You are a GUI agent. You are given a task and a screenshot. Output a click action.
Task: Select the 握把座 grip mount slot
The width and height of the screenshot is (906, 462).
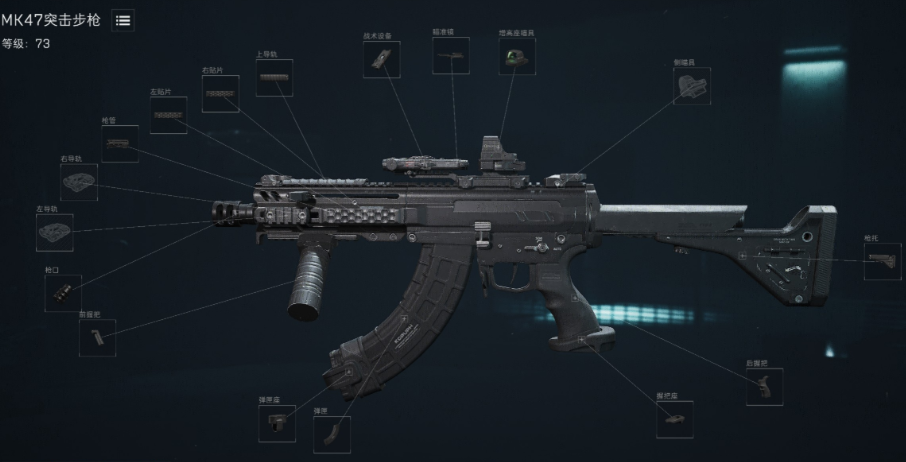tap(674, 420)
